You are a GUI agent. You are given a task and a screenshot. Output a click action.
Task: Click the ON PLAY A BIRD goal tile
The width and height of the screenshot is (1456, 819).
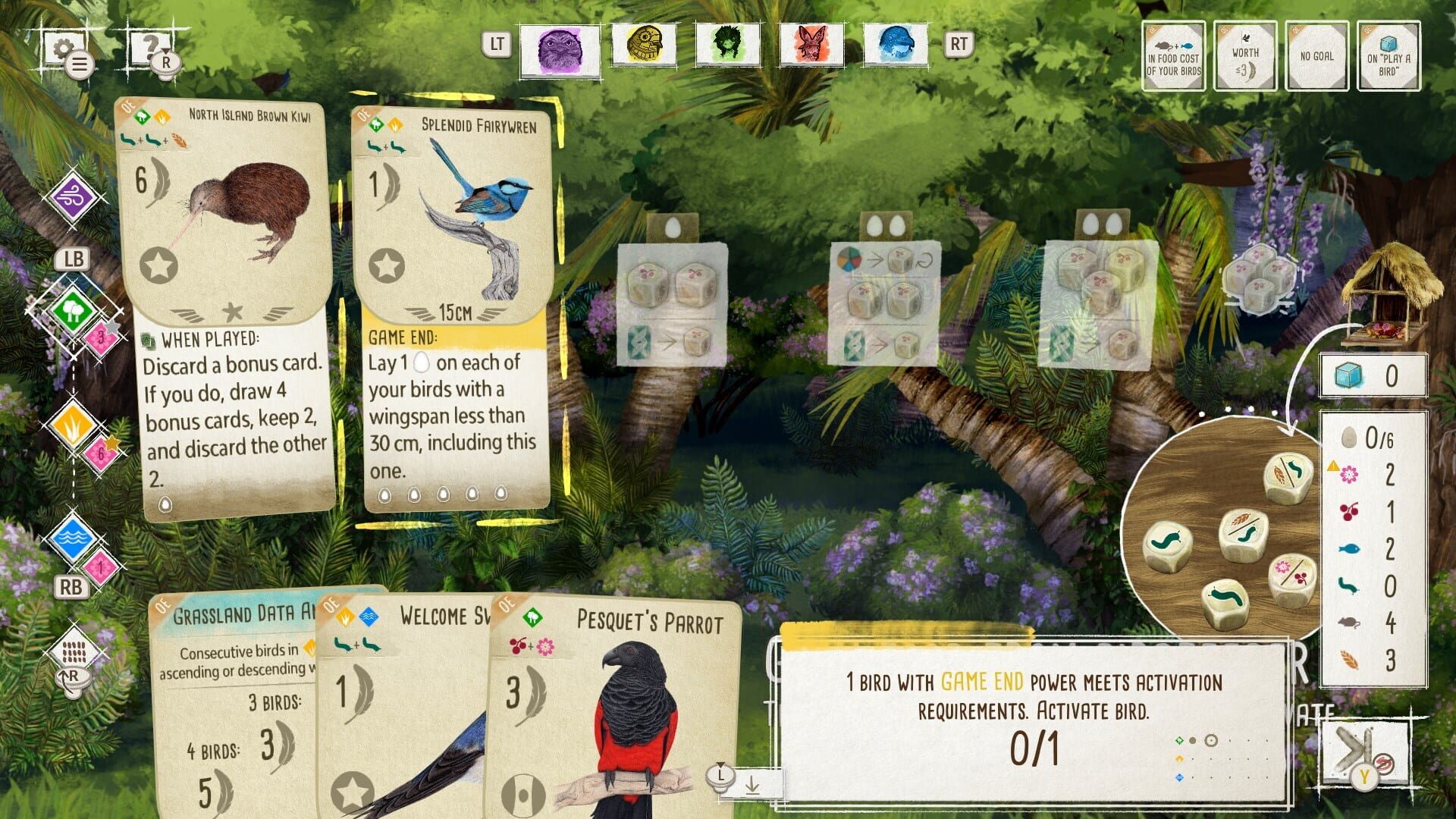click(x=1388, y=57)
